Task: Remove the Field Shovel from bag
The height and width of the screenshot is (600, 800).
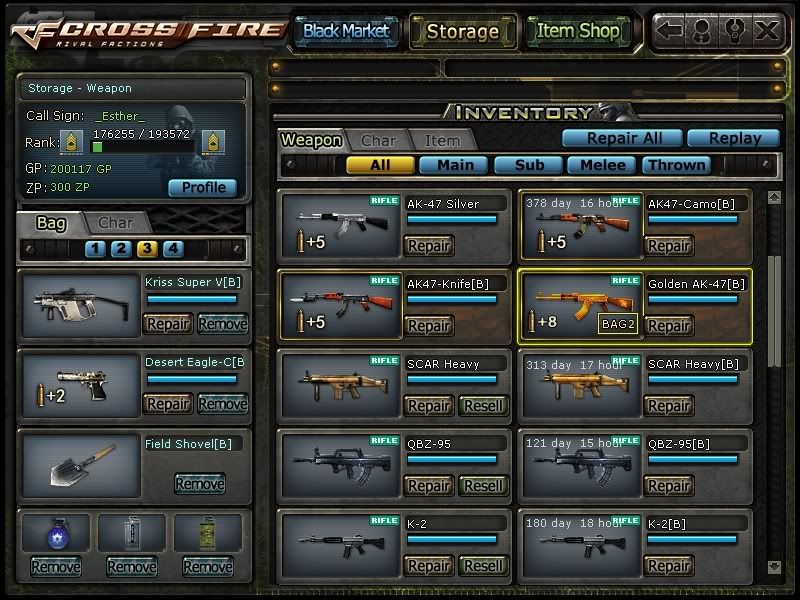Action: tap(199, 484)
